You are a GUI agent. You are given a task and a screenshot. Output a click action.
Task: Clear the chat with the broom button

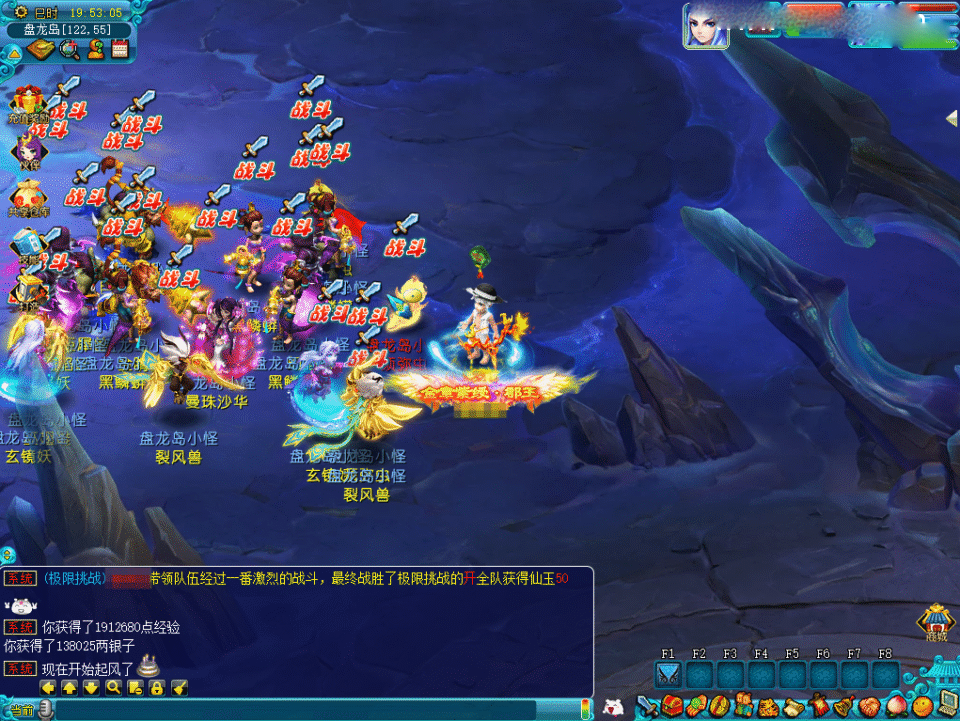(180, 688)
